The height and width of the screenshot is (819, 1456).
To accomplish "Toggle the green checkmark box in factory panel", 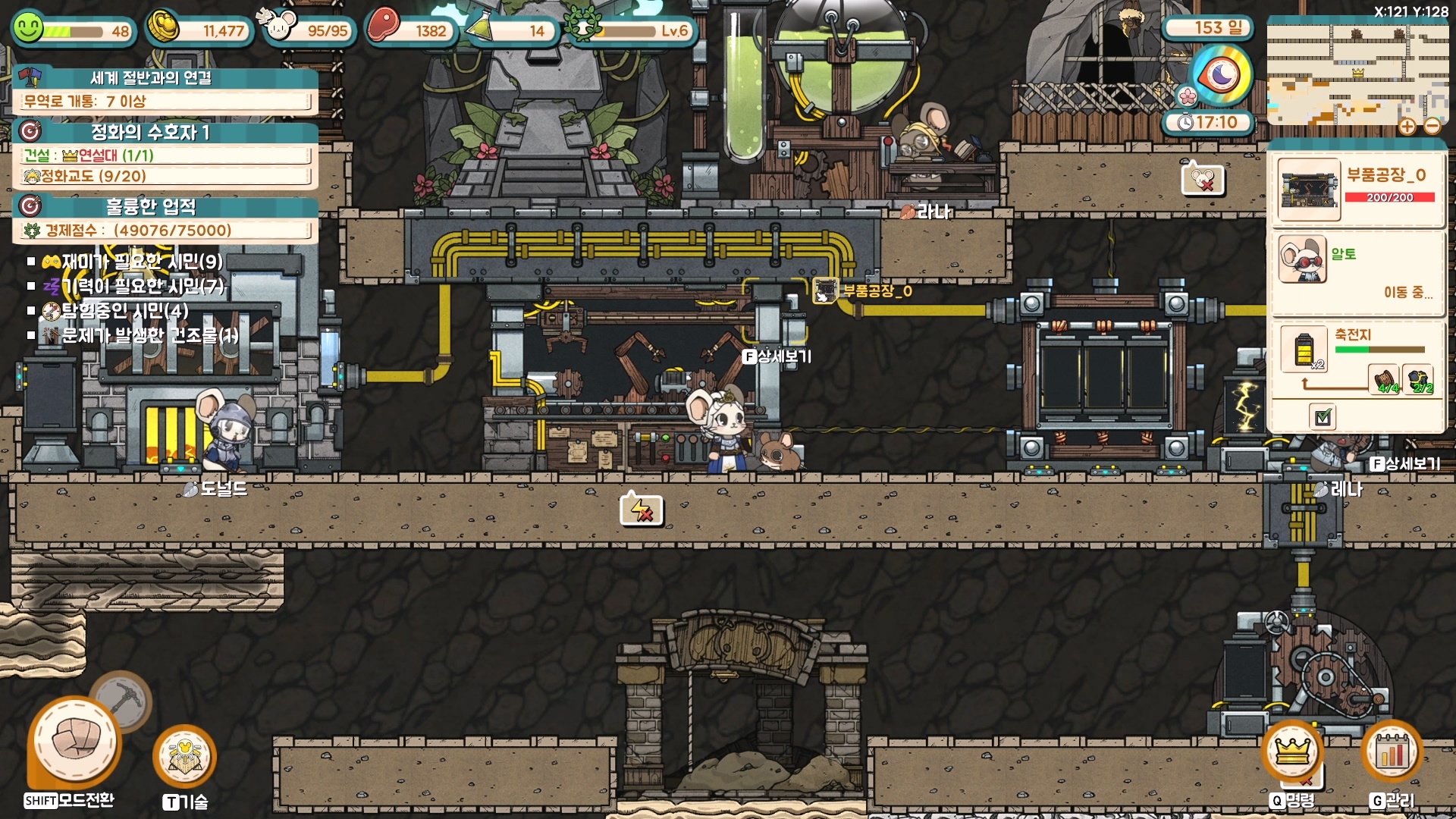I will click(1323, 416).
